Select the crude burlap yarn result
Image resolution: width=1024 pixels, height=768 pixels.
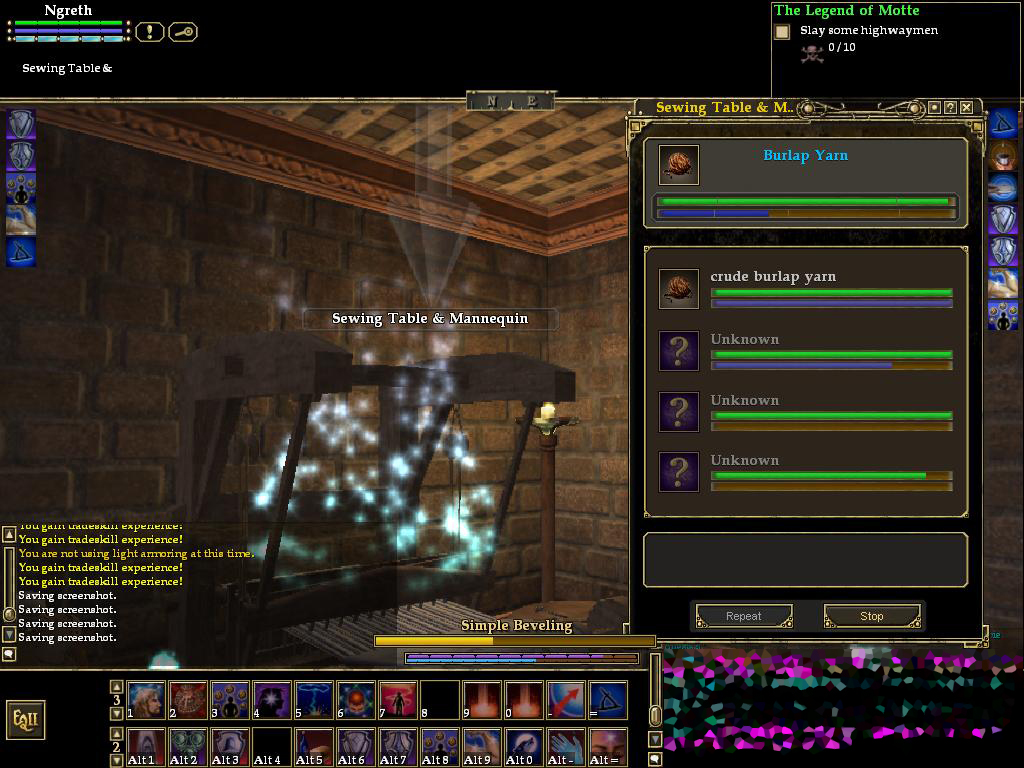point(773,277)
